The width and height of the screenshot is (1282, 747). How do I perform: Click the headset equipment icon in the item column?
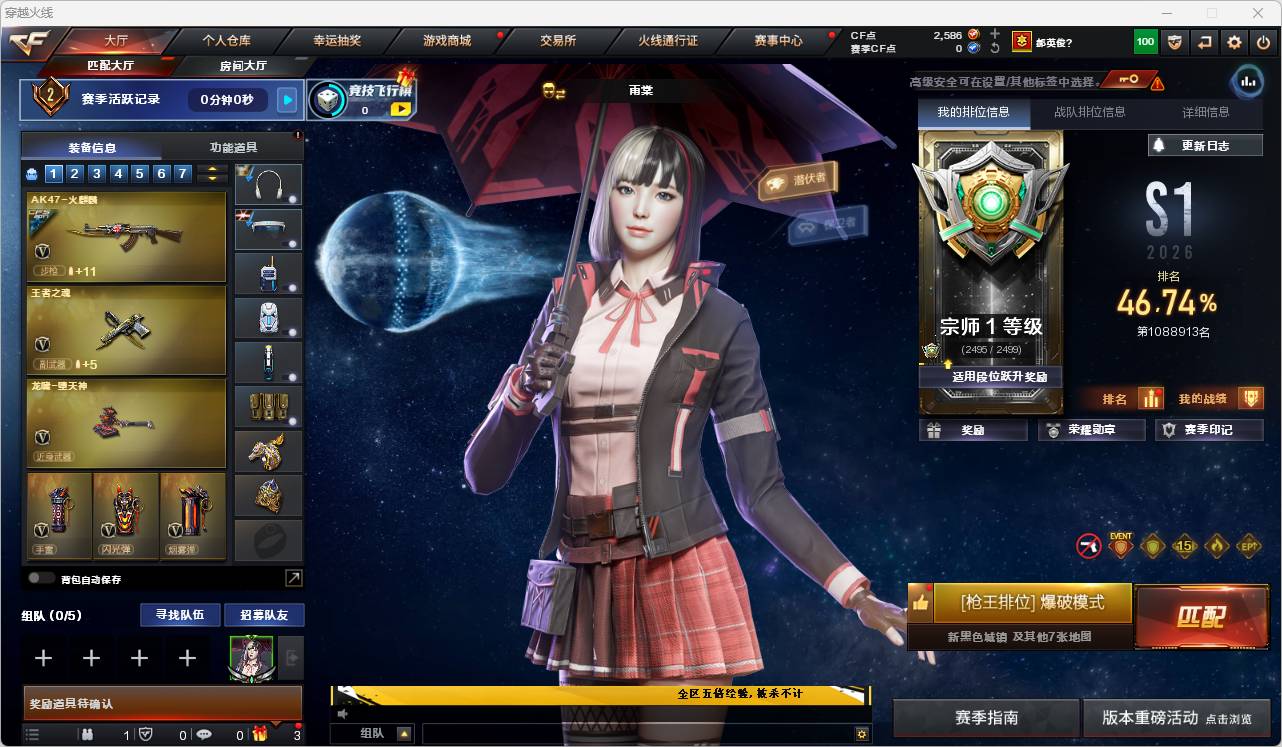click(267, 184)
